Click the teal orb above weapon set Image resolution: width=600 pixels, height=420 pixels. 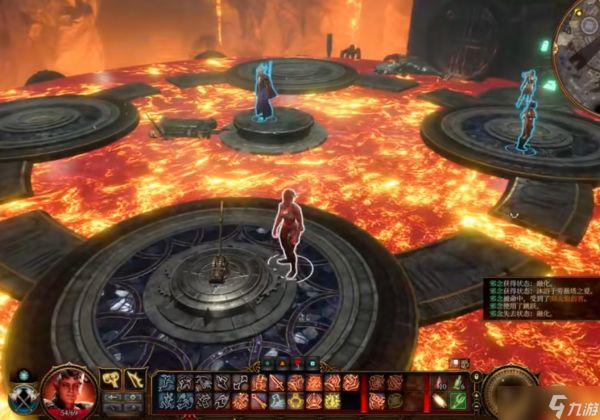pyautogui.click(x=22, y=376)
